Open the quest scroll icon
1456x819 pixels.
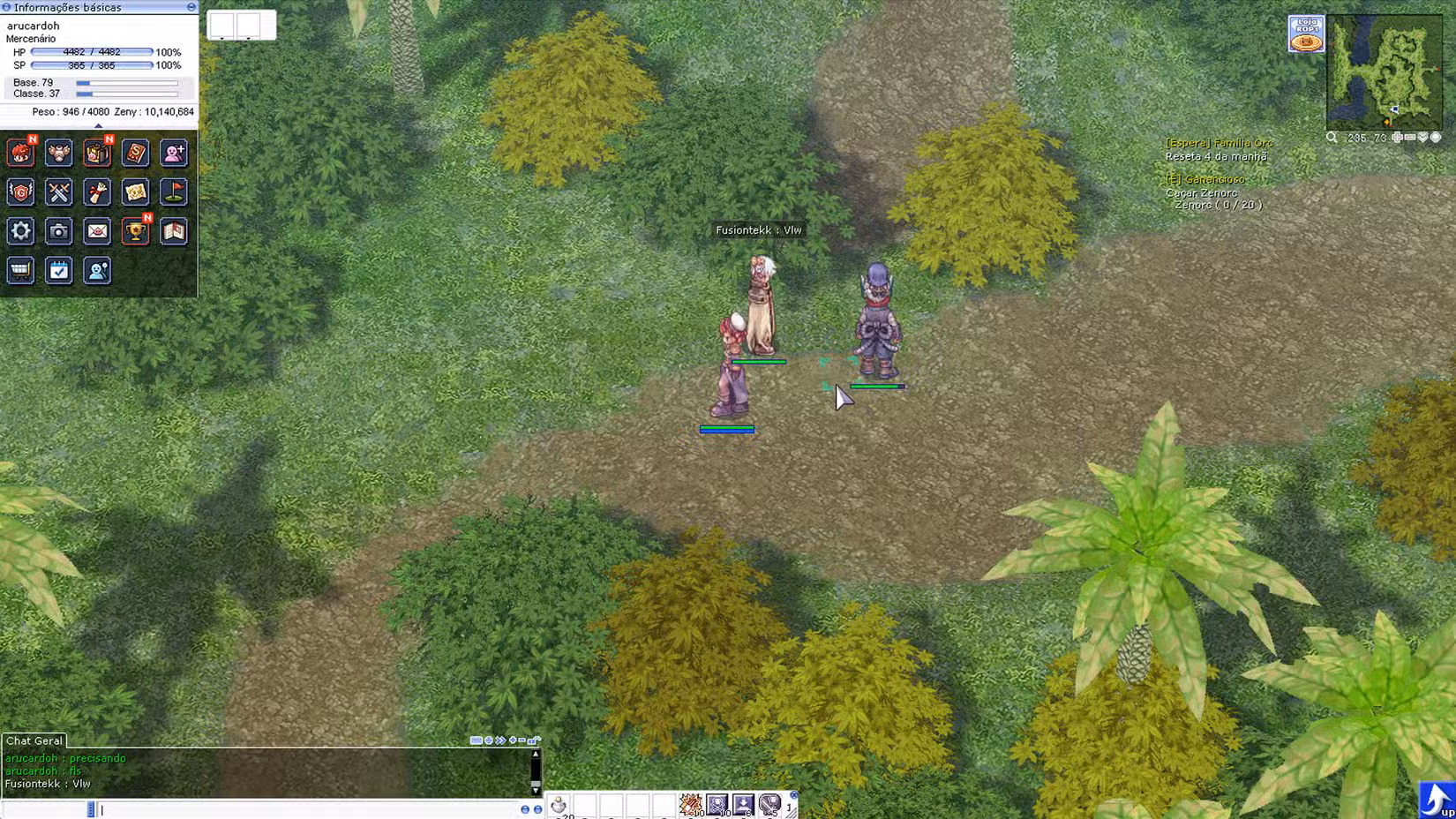click(x=97, y=192)
